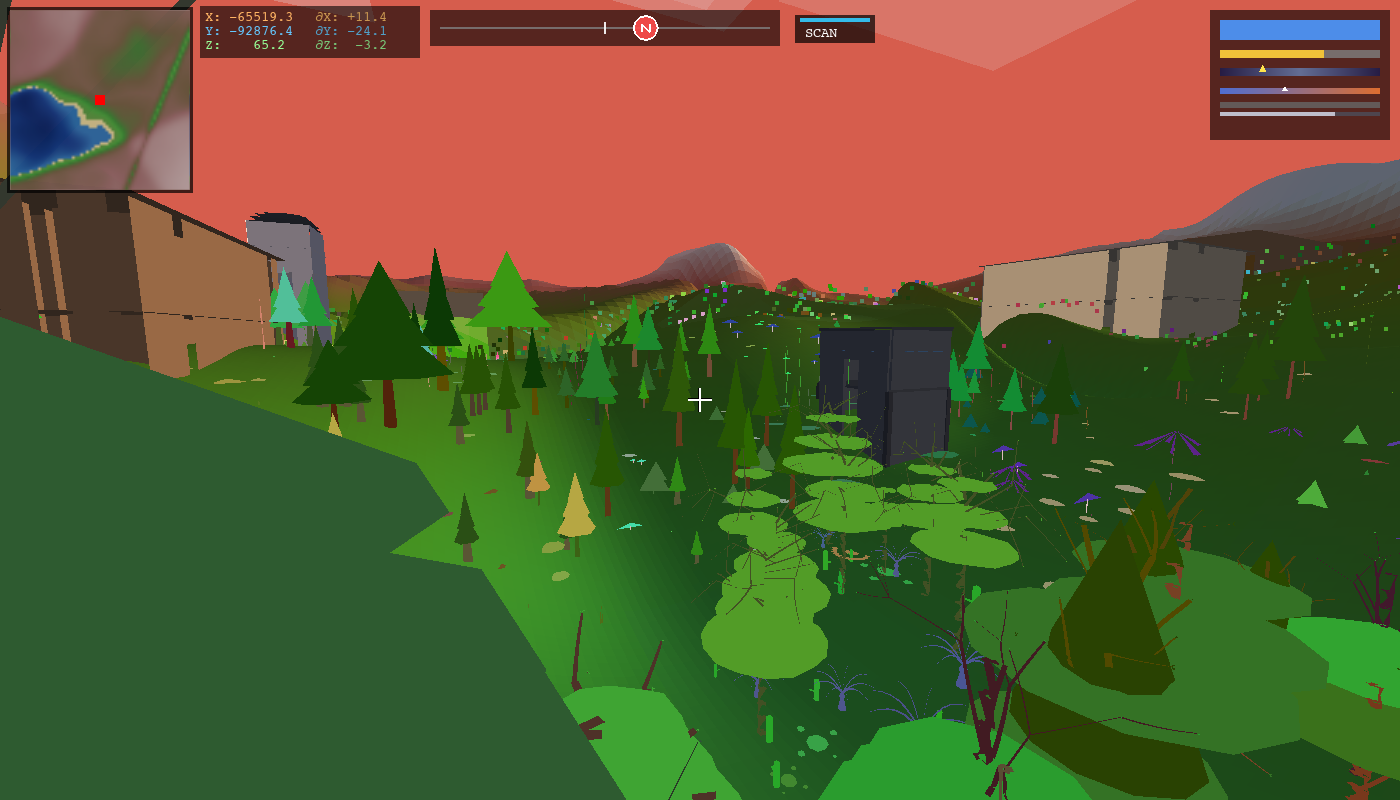Viewport: 1400px width, 800px height.
Task: Click the yellow triangle on the dark gradient slider
Action: tap(1262, 69)
